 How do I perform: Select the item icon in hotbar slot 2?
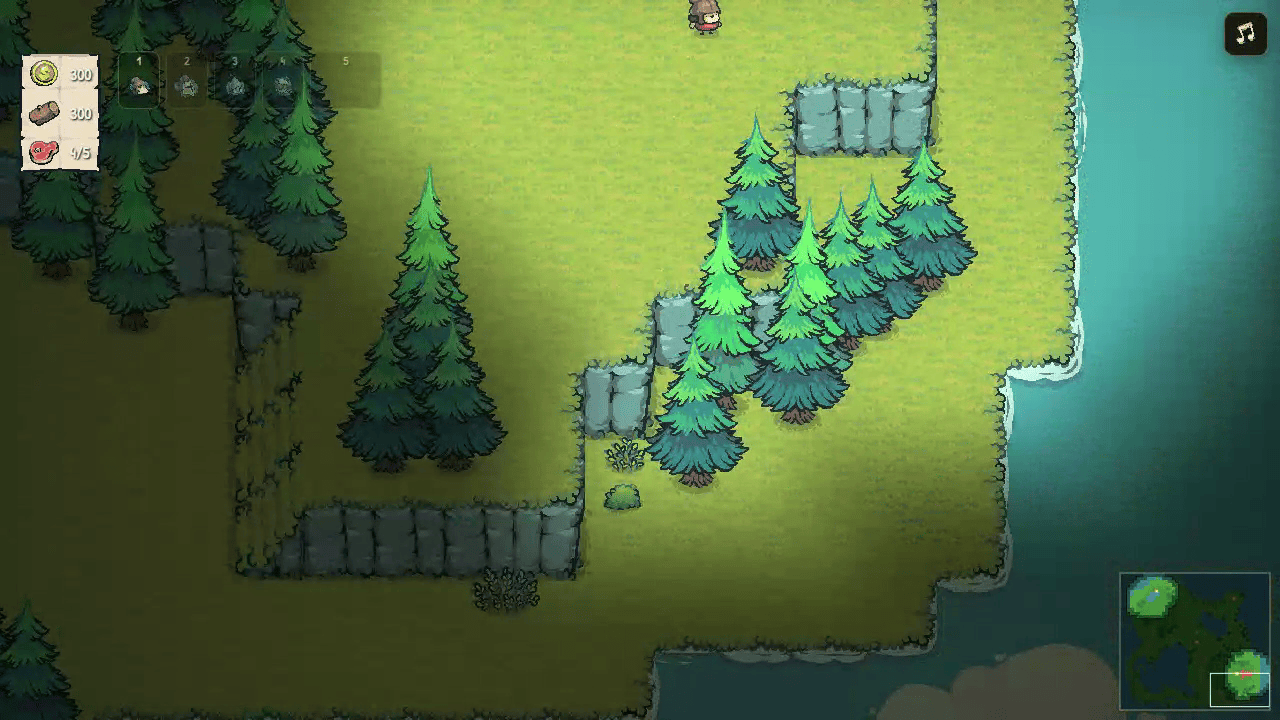(x=188, y=85)
